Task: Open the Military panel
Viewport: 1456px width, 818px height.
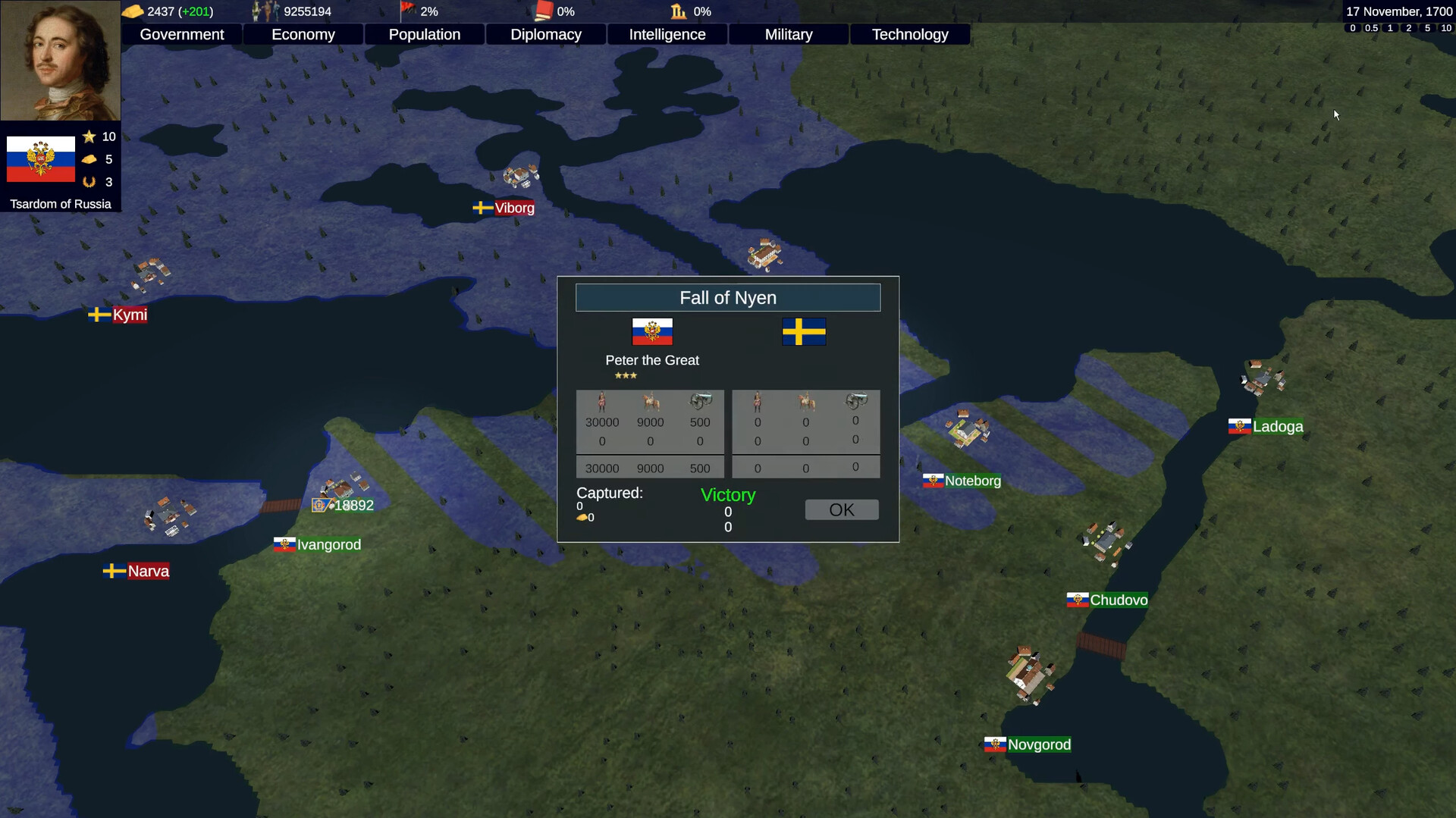Action: tap(788, 34)
